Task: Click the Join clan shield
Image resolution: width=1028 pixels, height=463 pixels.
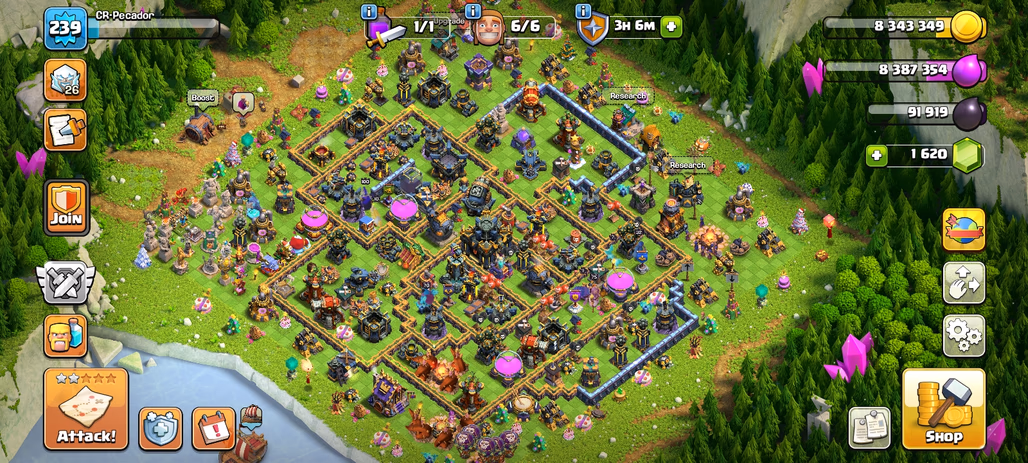Action: click(66, 207)
